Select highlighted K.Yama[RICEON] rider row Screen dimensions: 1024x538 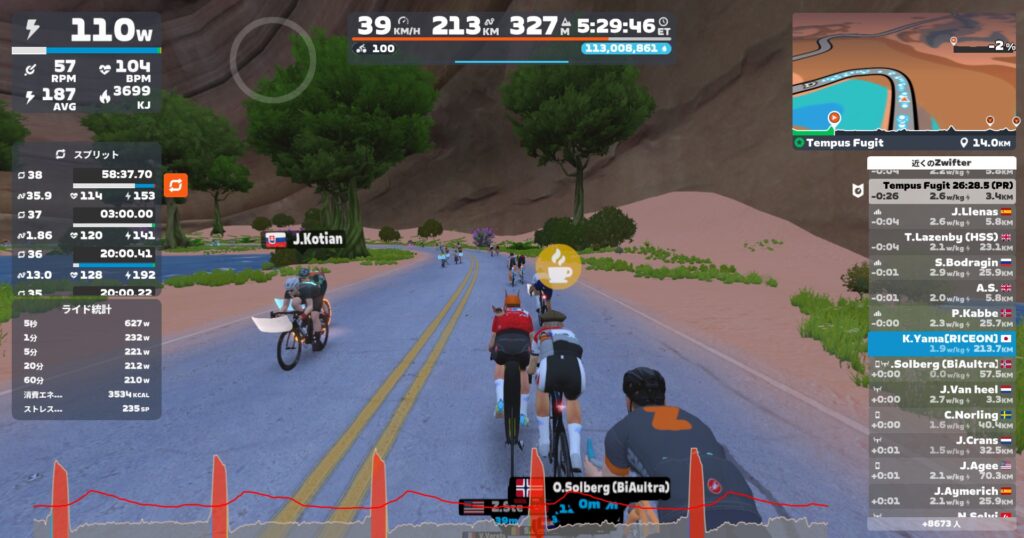pyautogui.click(x=941, y=343)
